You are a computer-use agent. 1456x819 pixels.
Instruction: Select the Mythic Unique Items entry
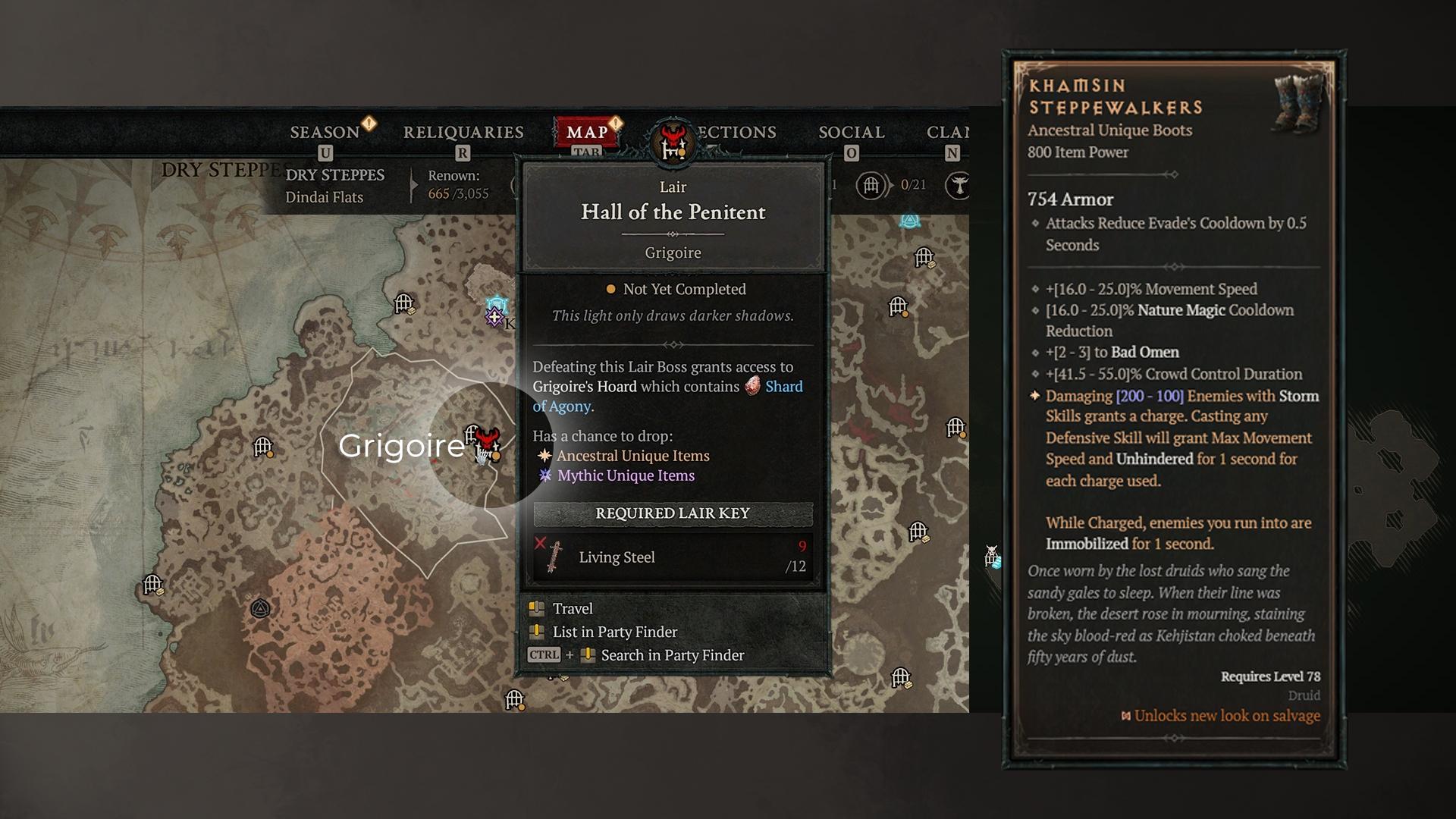[x=626, y=475]
